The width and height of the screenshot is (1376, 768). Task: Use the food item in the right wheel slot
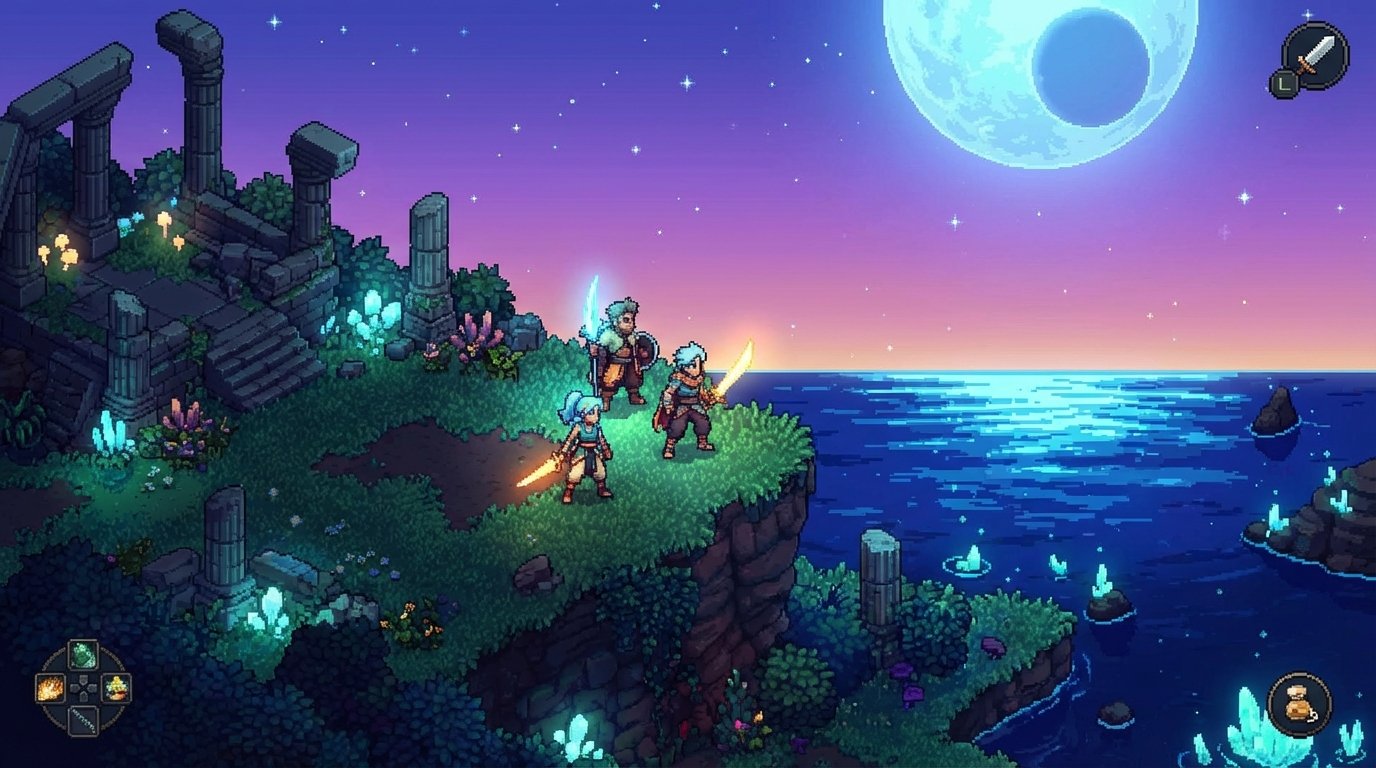tap(115, 690)
